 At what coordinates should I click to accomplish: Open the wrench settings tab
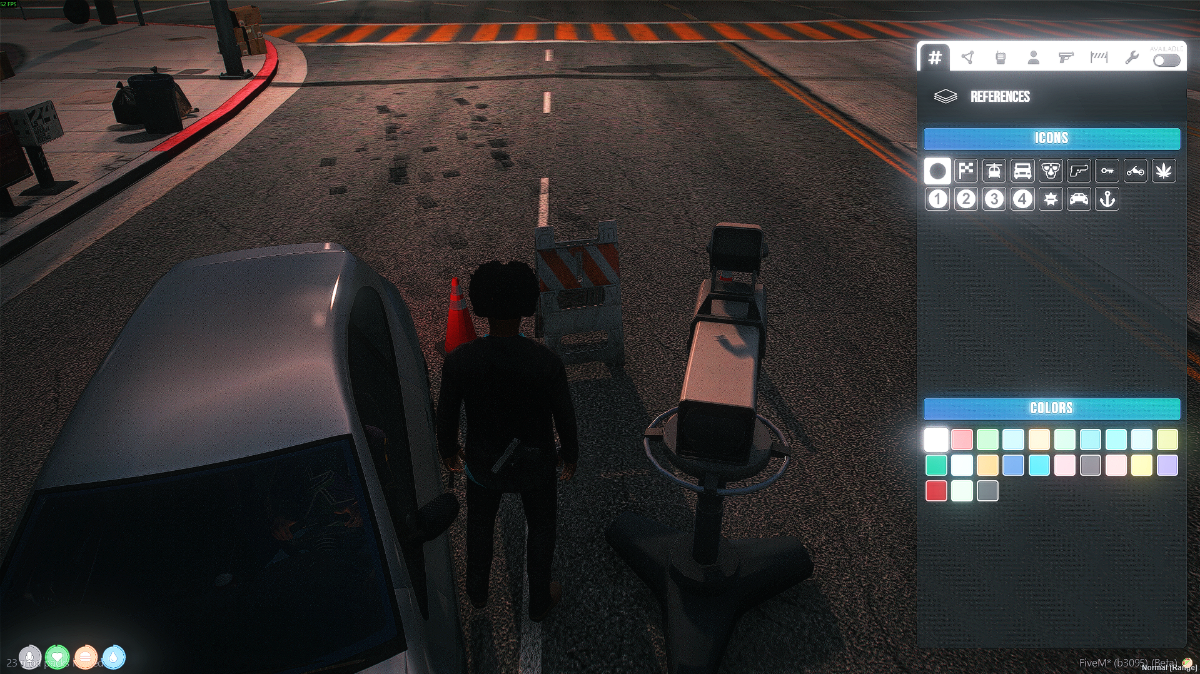tap(1132, 57)
